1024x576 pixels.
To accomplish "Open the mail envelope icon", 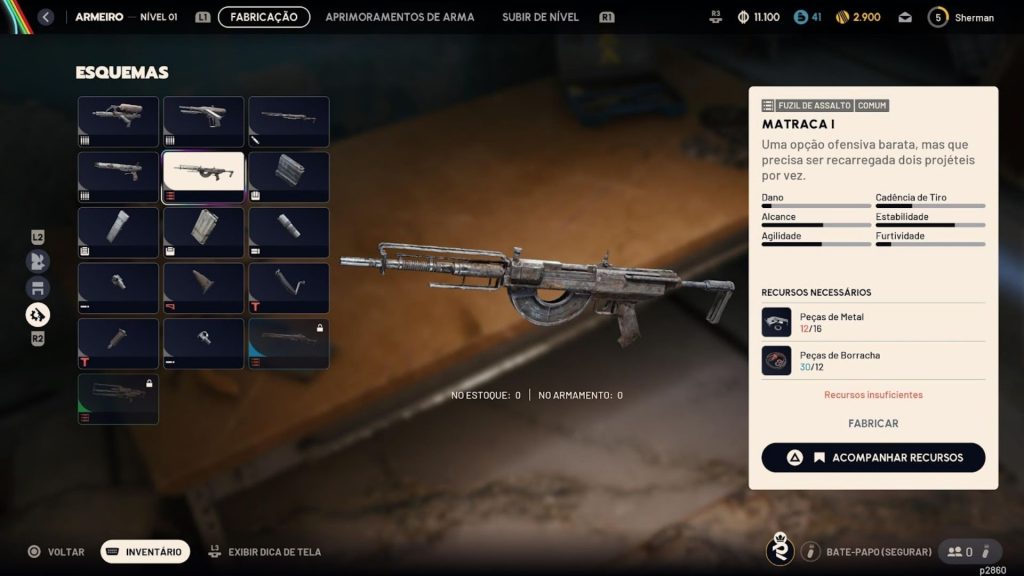I will tap(905, 17).
